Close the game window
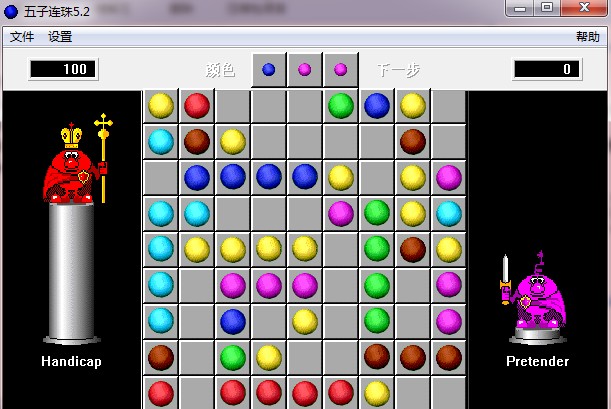Image resolution: width=611 pixels, height=409 pixels. coord(583,8)
